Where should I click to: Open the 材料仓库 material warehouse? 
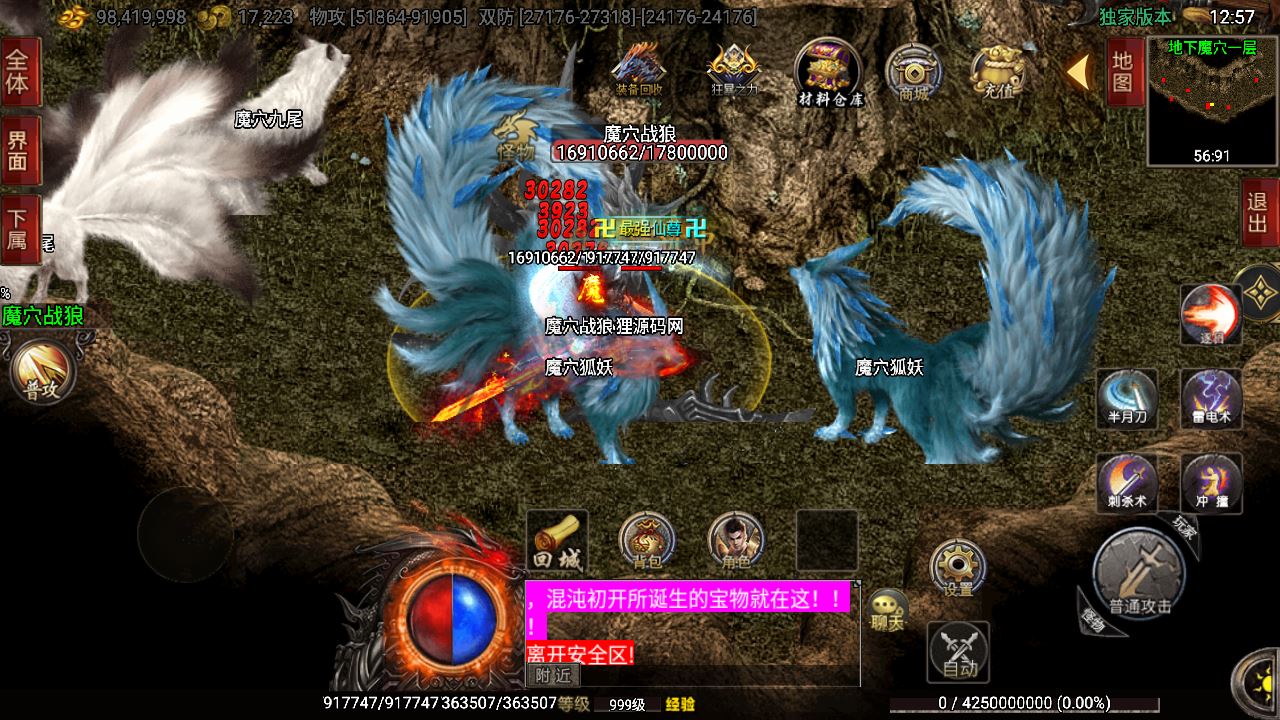[x=829, y=70]
